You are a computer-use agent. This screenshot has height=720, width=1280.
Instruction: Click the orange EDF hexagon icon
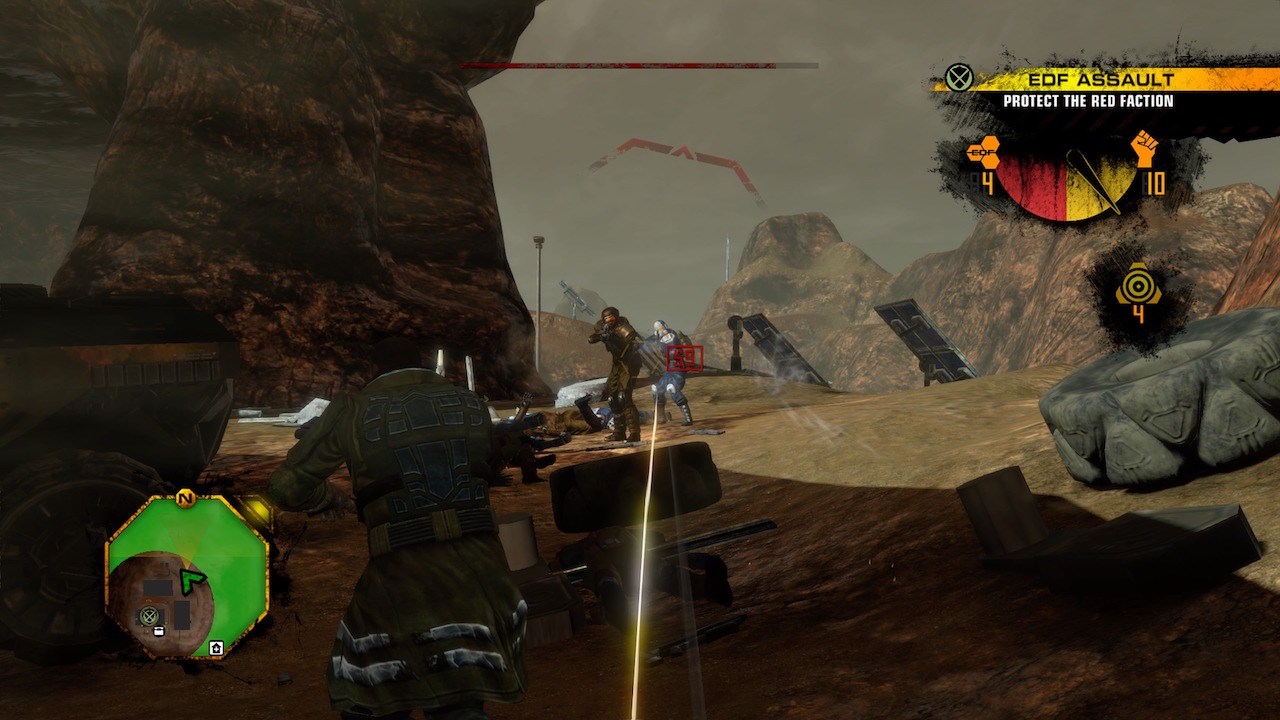[984, 153]
